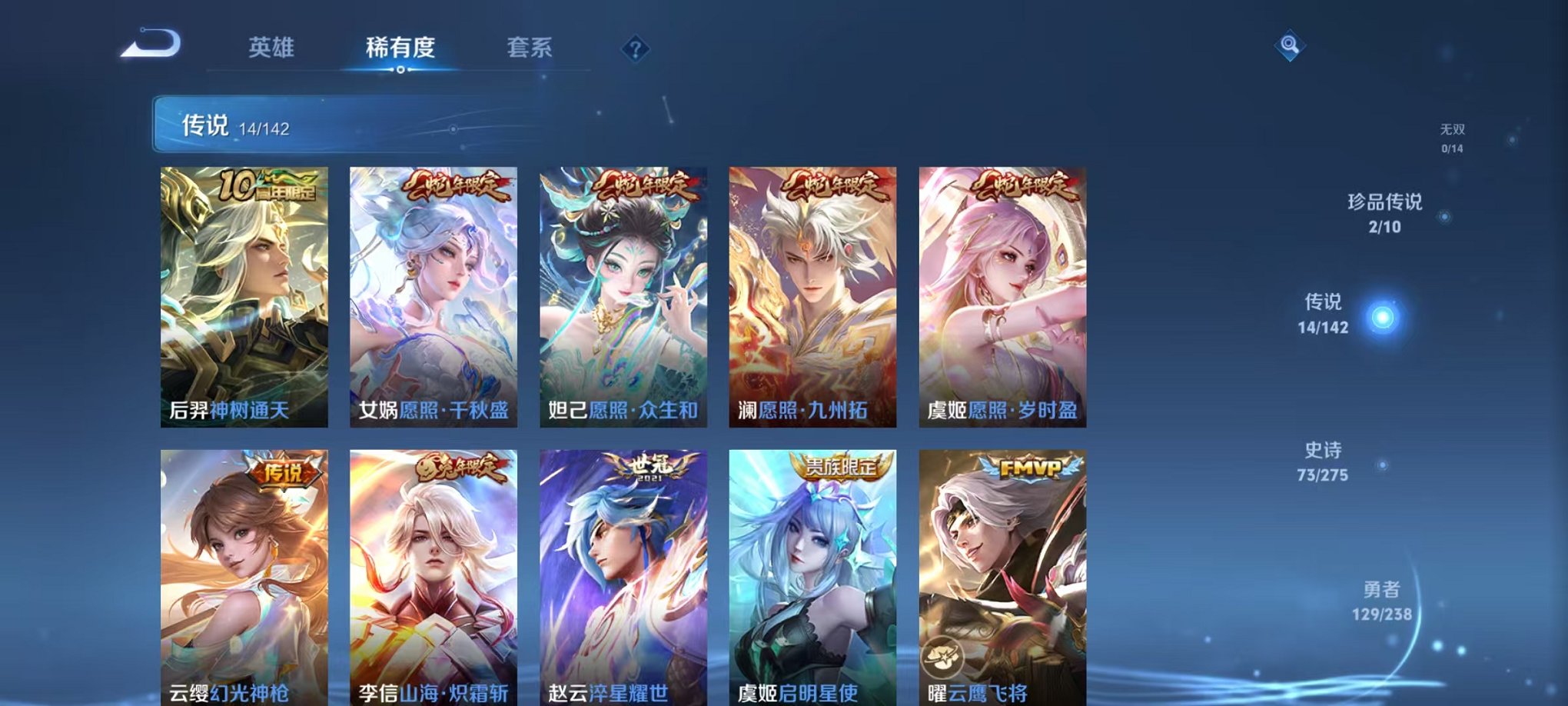
Task: Switch to the 英雄 tab
Action: tap(273, 46)
